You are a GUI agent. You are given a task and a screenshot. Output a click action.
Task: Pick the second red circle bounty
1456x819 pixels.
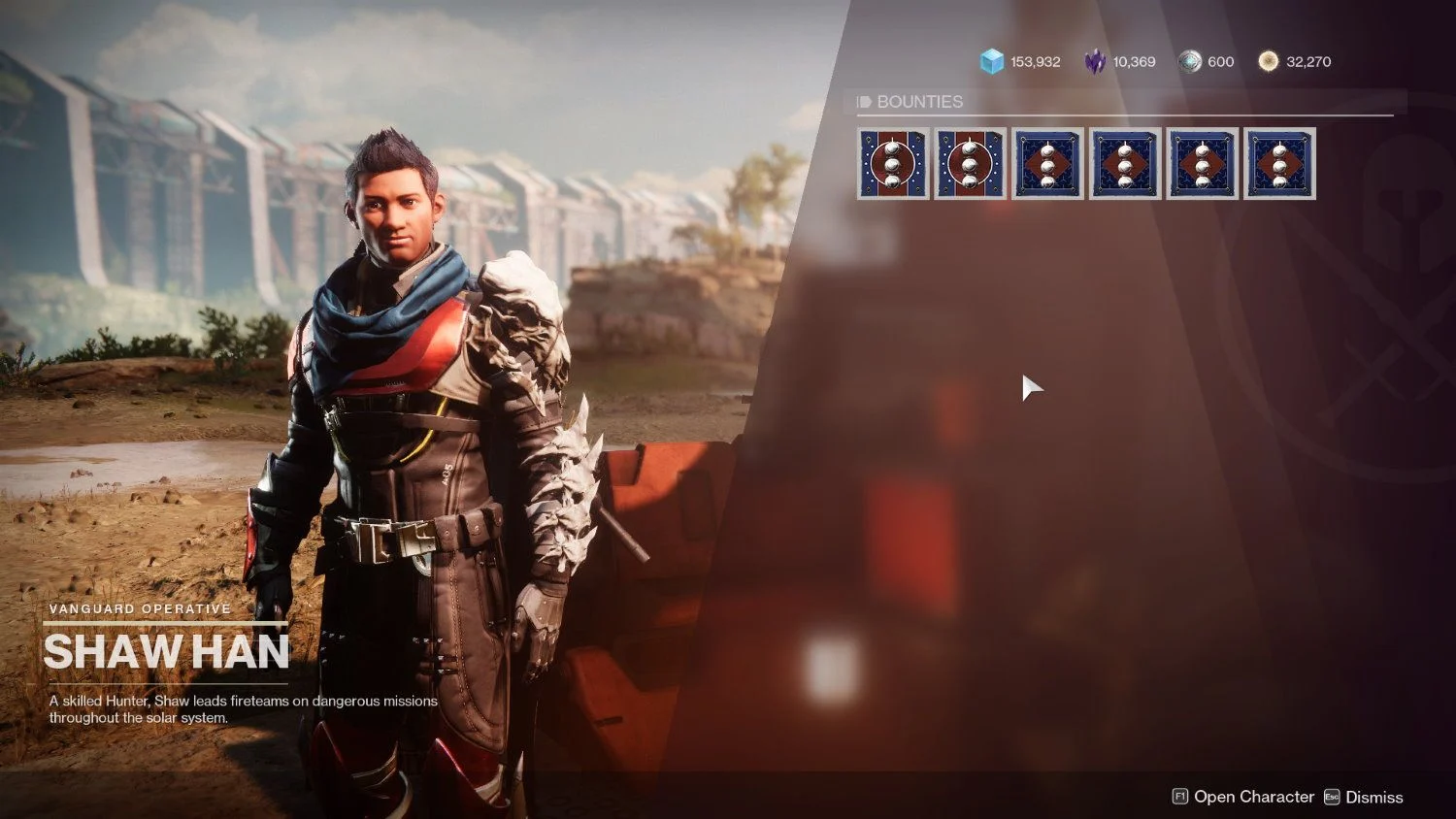click(x=970, y=164)
